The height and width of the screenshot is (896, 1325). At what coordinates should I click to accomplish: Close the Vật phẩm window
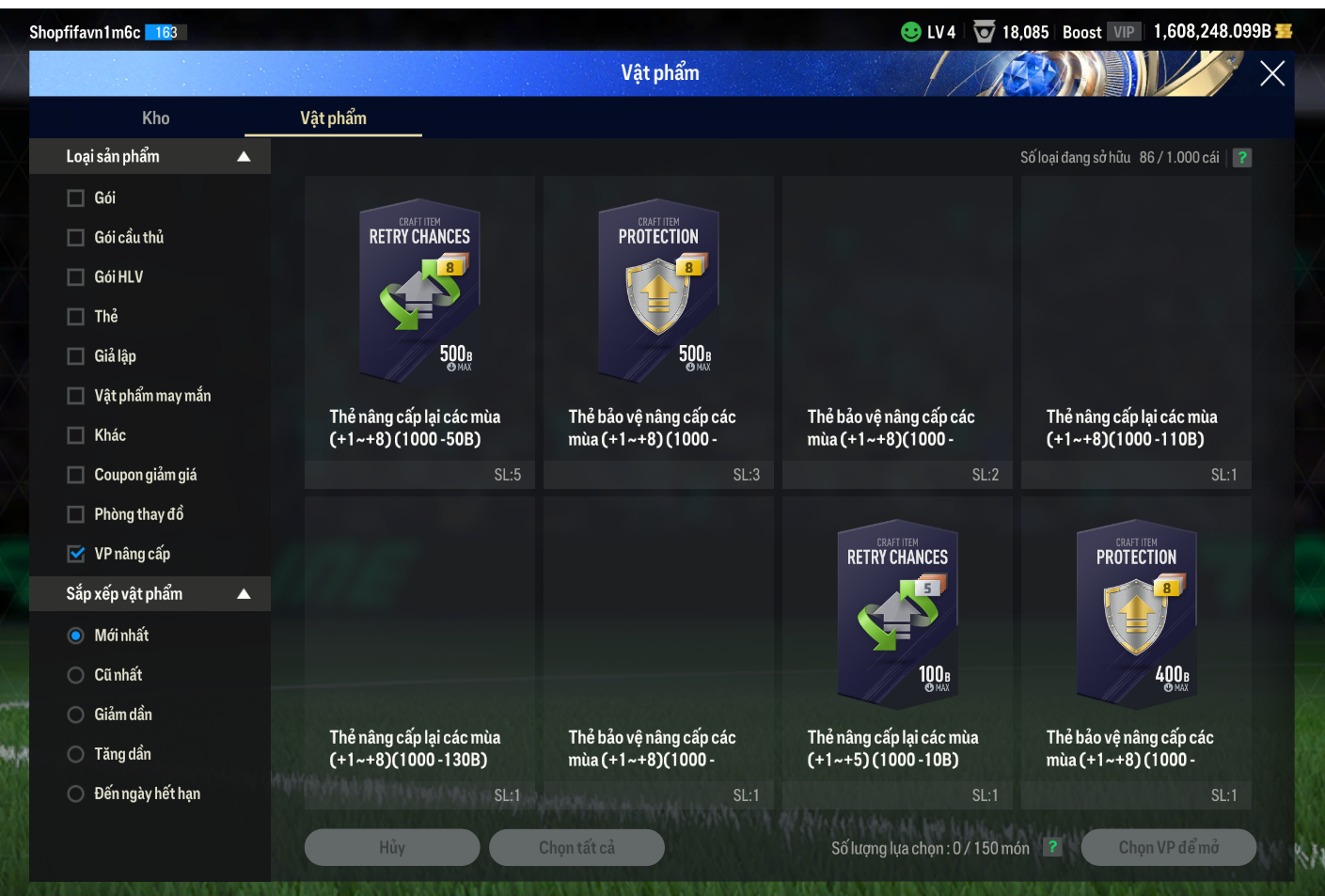click(1271, 74)
